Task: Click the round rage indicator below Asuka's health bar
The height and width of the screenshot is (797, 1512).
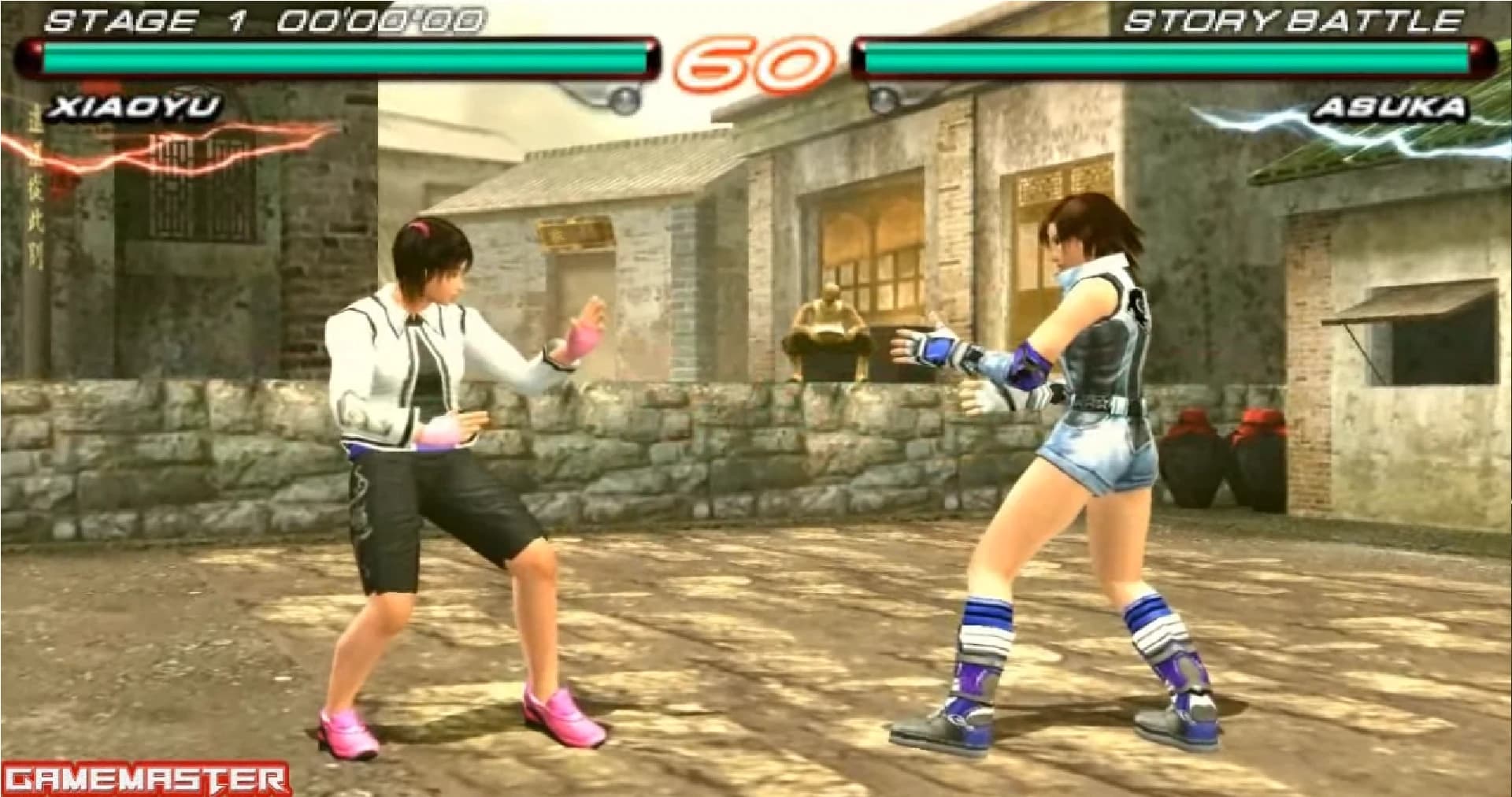Action: coord(882,98)
